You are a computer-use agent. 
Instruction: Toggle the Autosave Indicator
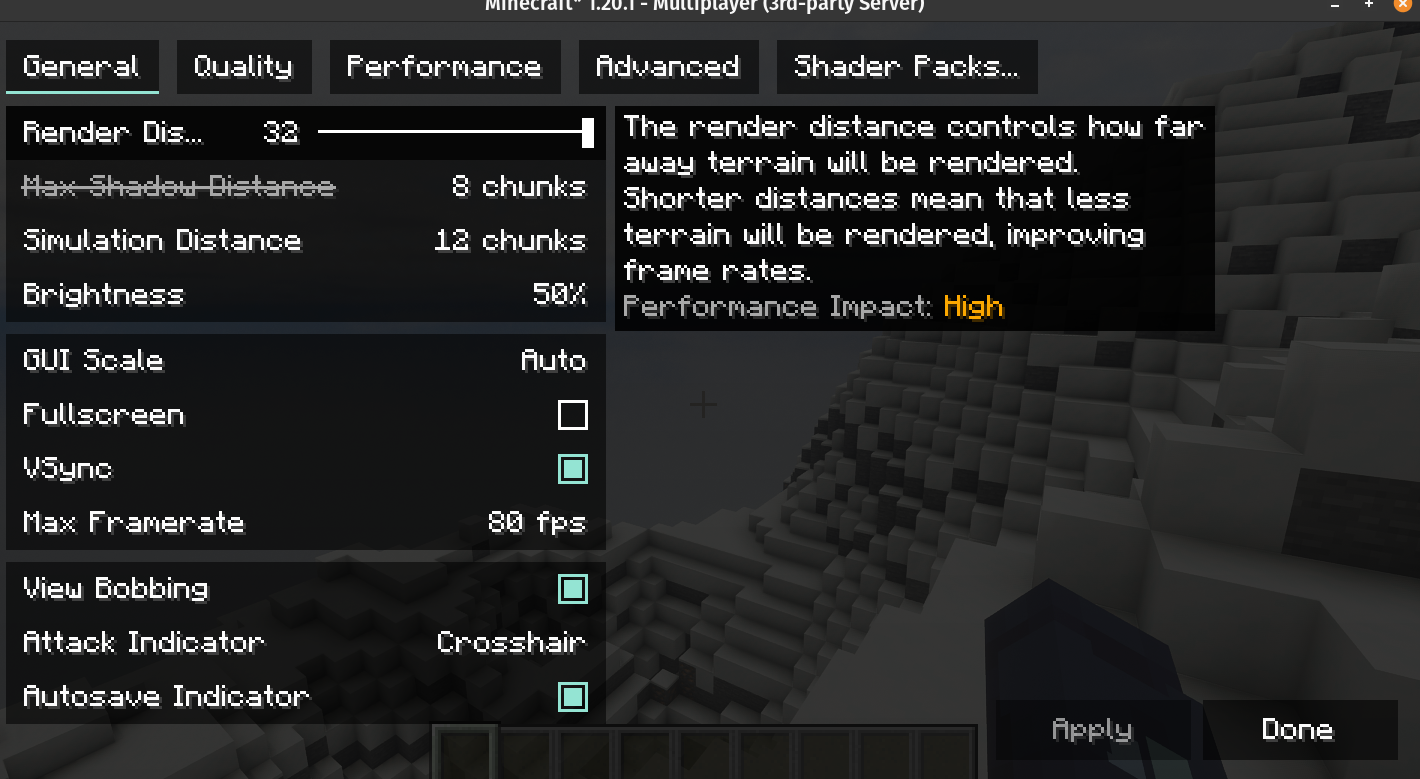point(573,697)
